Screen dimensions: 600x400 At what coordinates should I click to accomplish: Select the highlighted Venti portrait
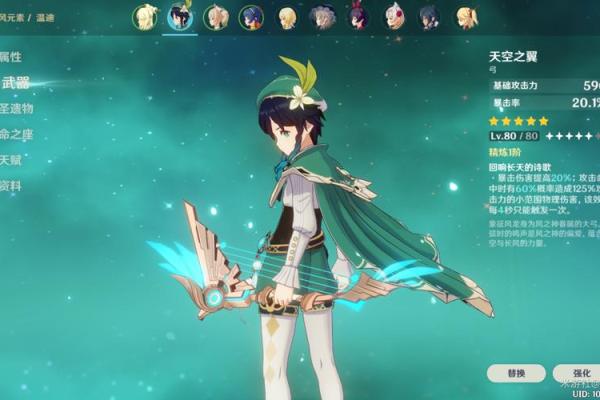click(x=181, y=17)
